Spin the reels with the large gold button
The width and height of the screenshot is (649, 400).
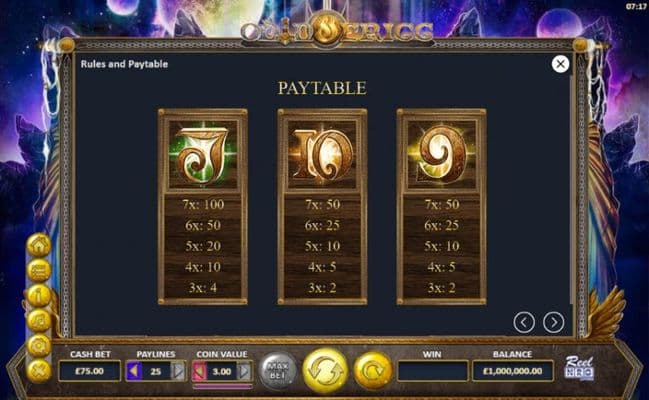pos(325,370)
